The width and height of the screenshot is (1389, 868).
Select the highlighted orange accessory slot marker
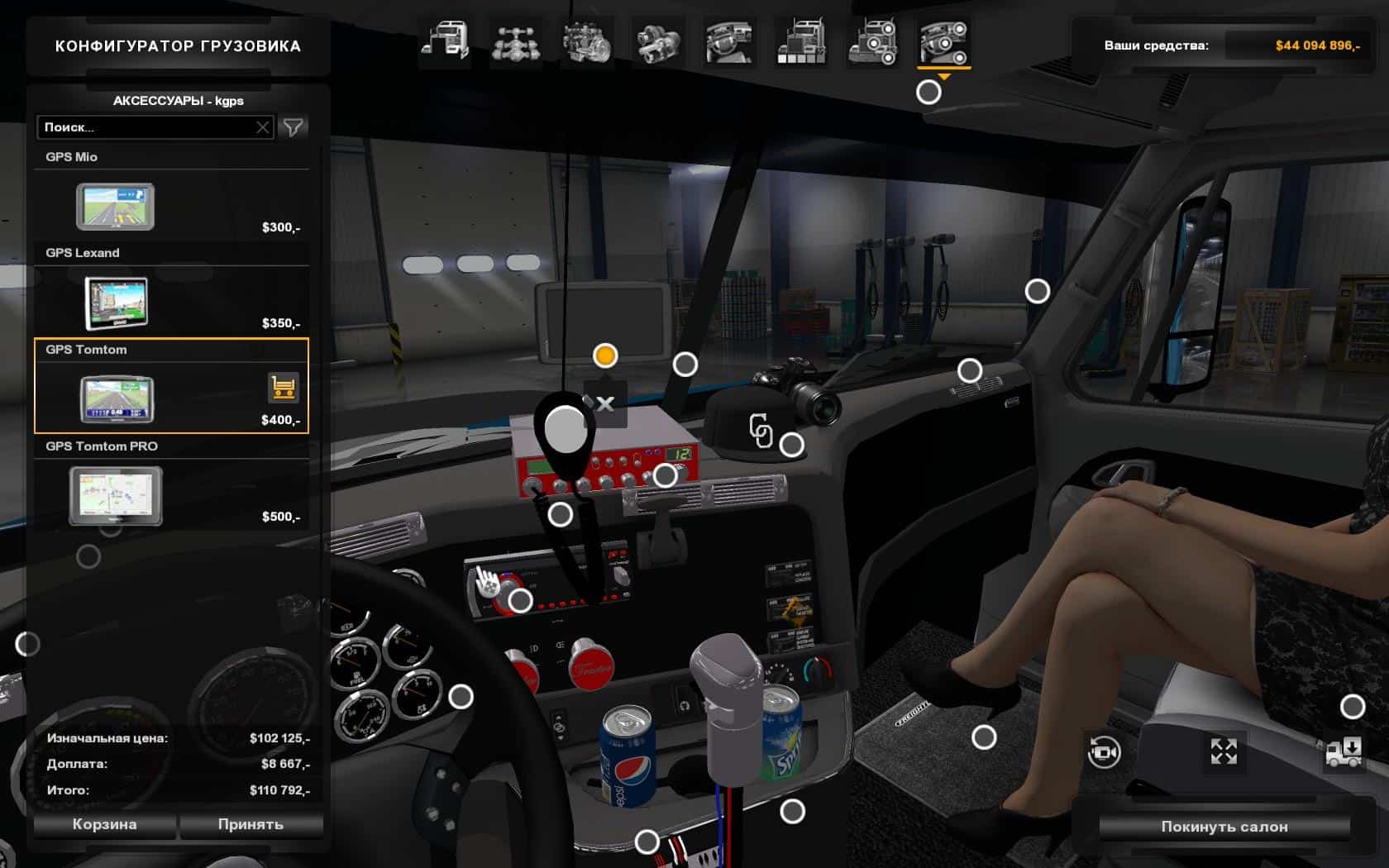[605, 355]
